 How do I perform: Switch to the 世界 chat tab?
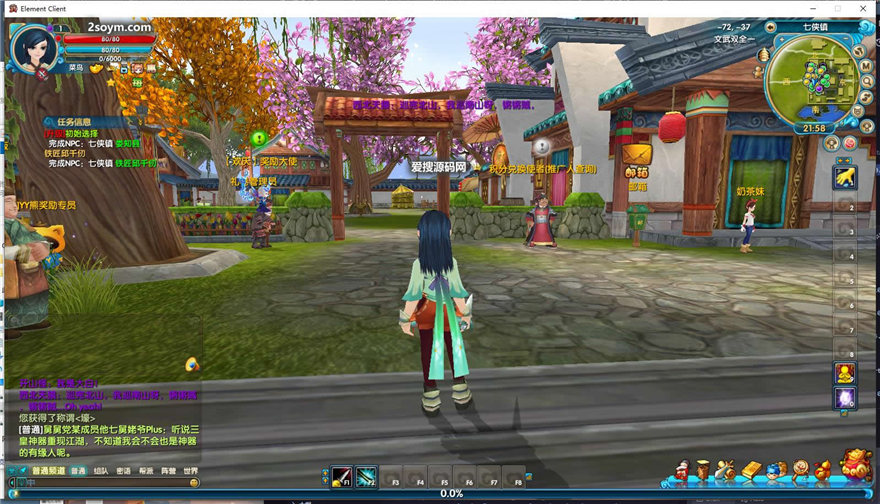click(x=190, y=470)
